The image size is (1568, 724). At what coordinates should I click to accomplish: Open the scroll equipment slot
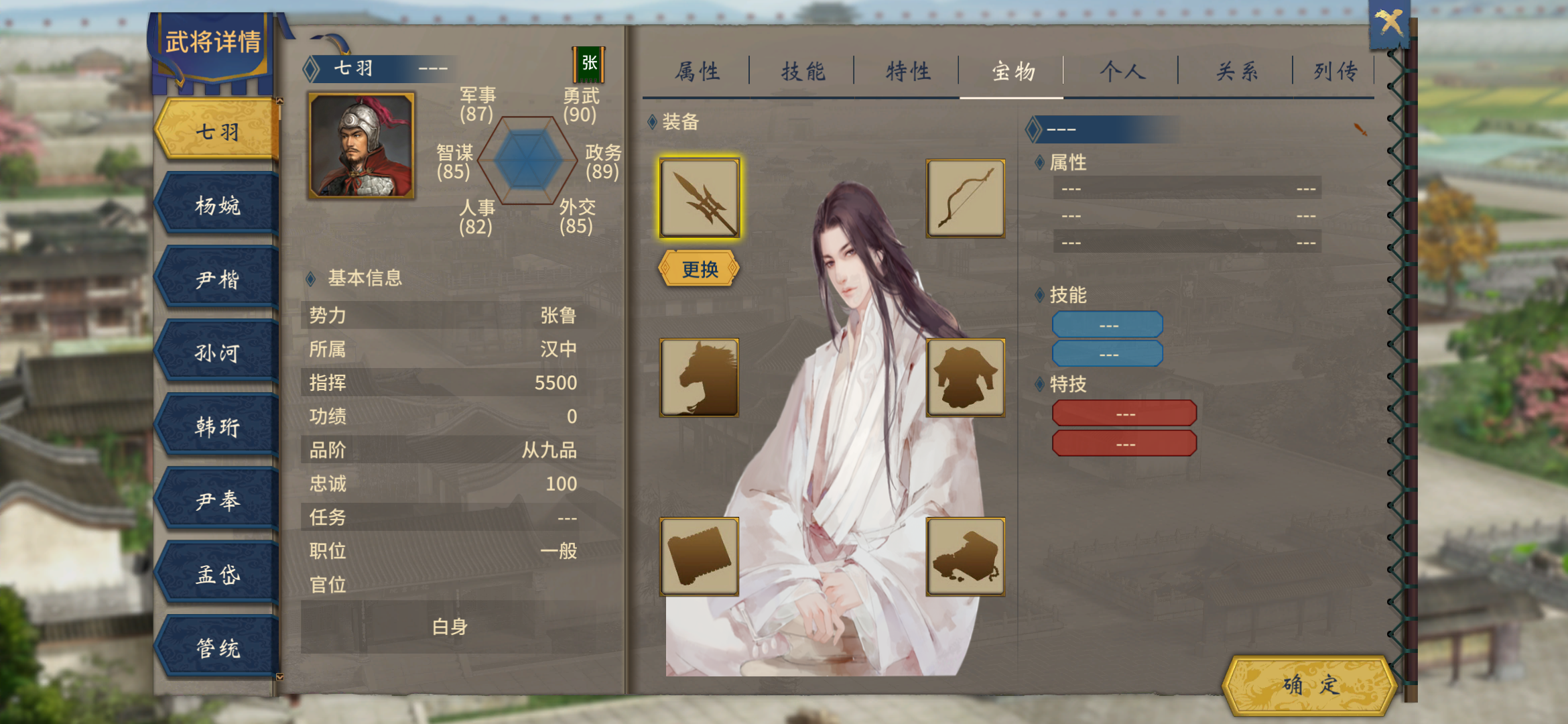tap(700, 555)
